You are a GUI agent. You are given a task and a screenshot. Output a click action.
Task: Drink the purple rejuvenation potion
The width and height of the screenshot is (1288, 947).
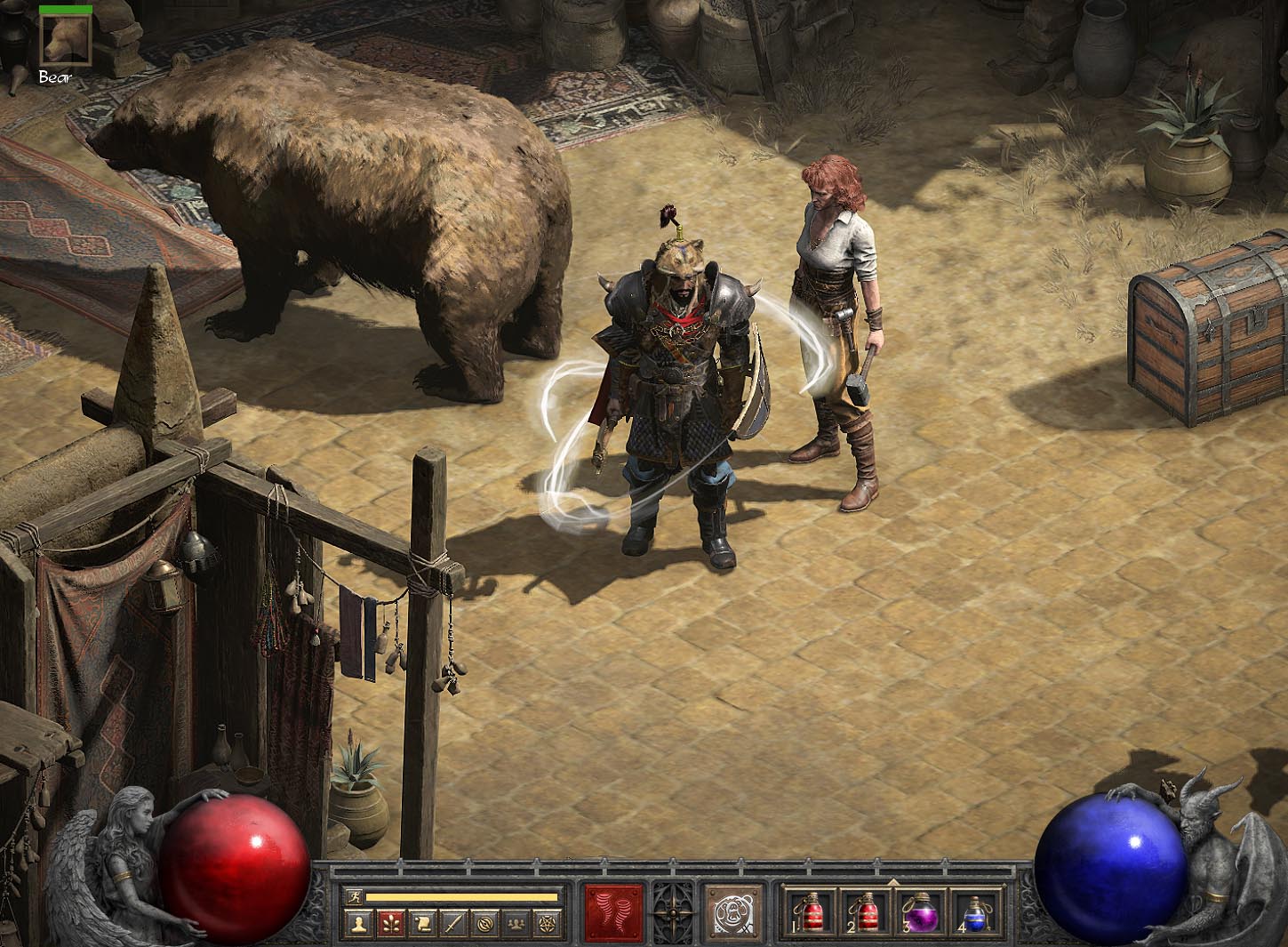(x=920, y=913)
